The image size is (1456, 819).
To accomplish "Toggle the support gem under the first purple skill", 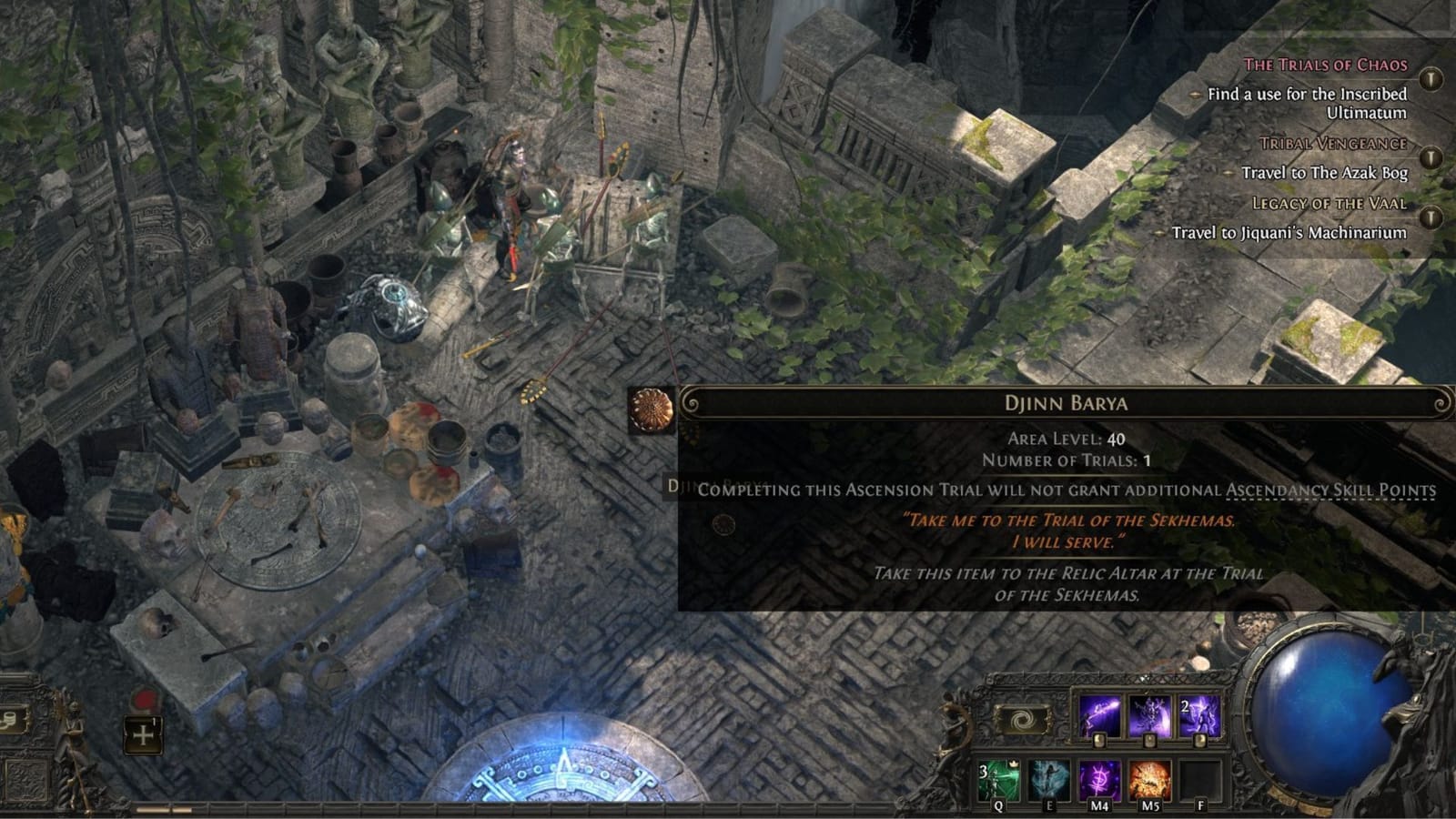I will point(1100,741).
